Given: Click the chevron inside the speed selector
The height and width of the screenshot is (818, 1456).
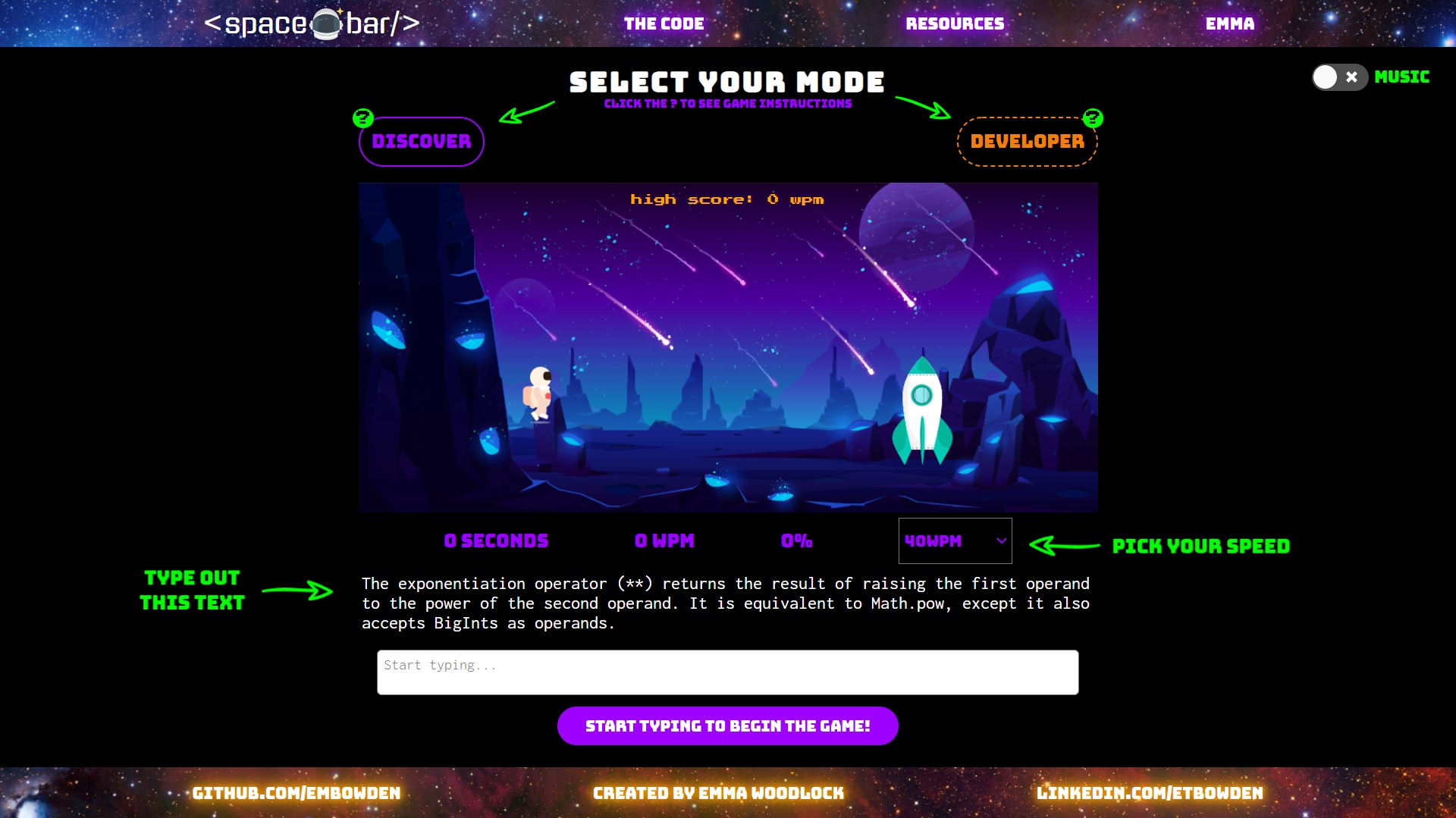Looking at the screenshot, I should (999, 541).
